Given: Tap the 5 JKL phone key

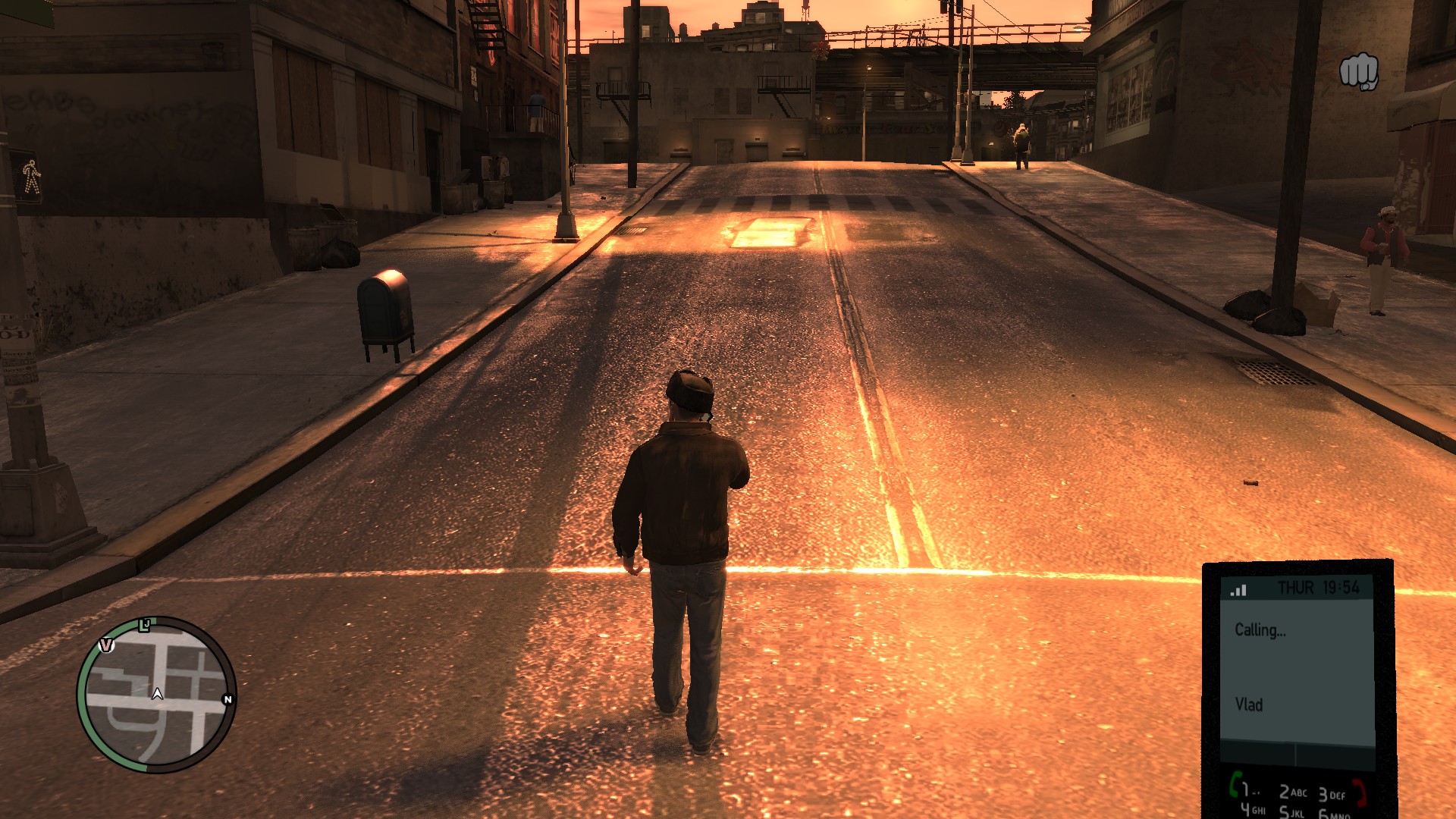Looking at the screenshot, I should 1292,813.
